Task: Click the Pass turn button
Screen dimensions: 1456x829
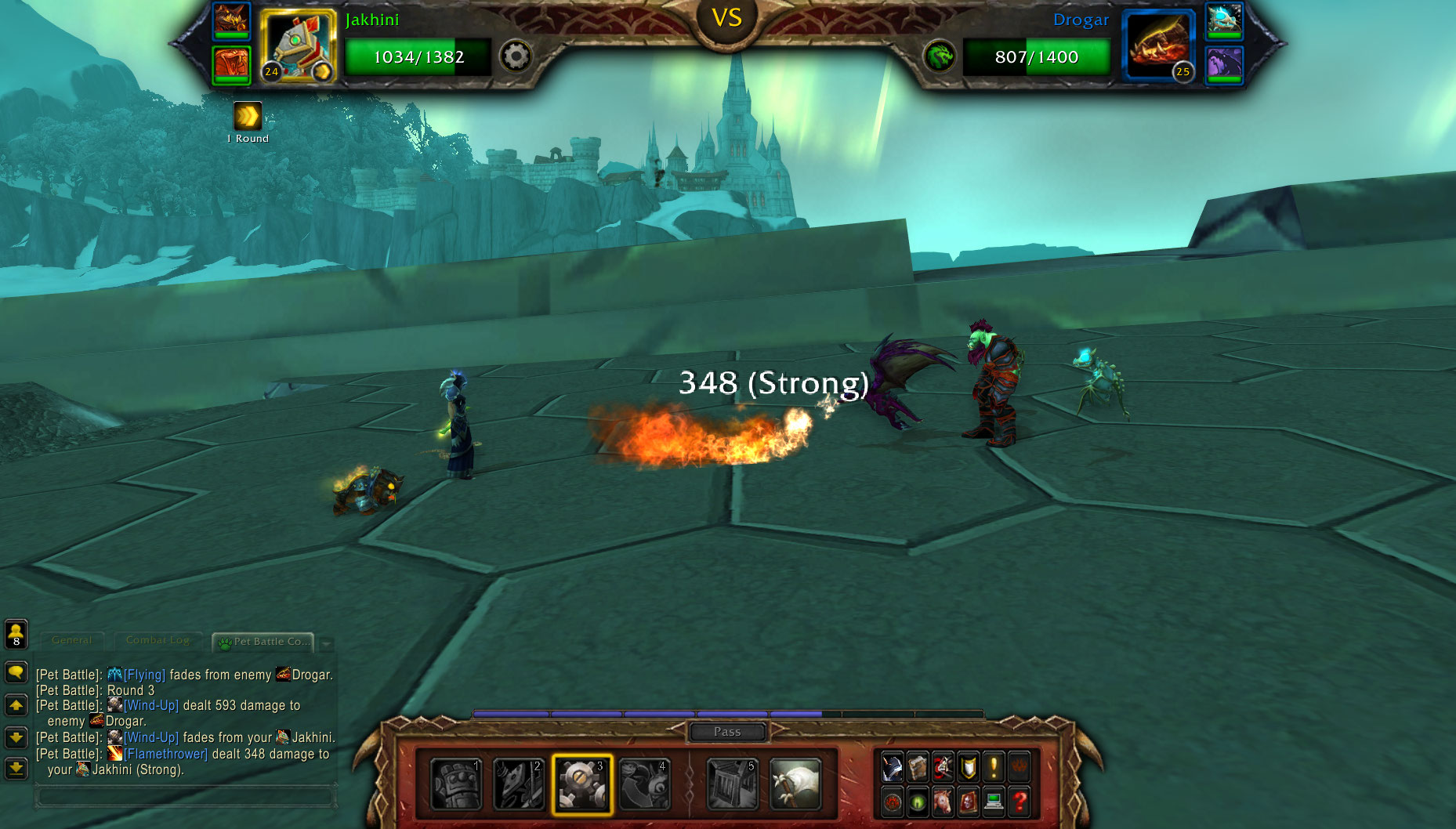Action: click(727, 732)
